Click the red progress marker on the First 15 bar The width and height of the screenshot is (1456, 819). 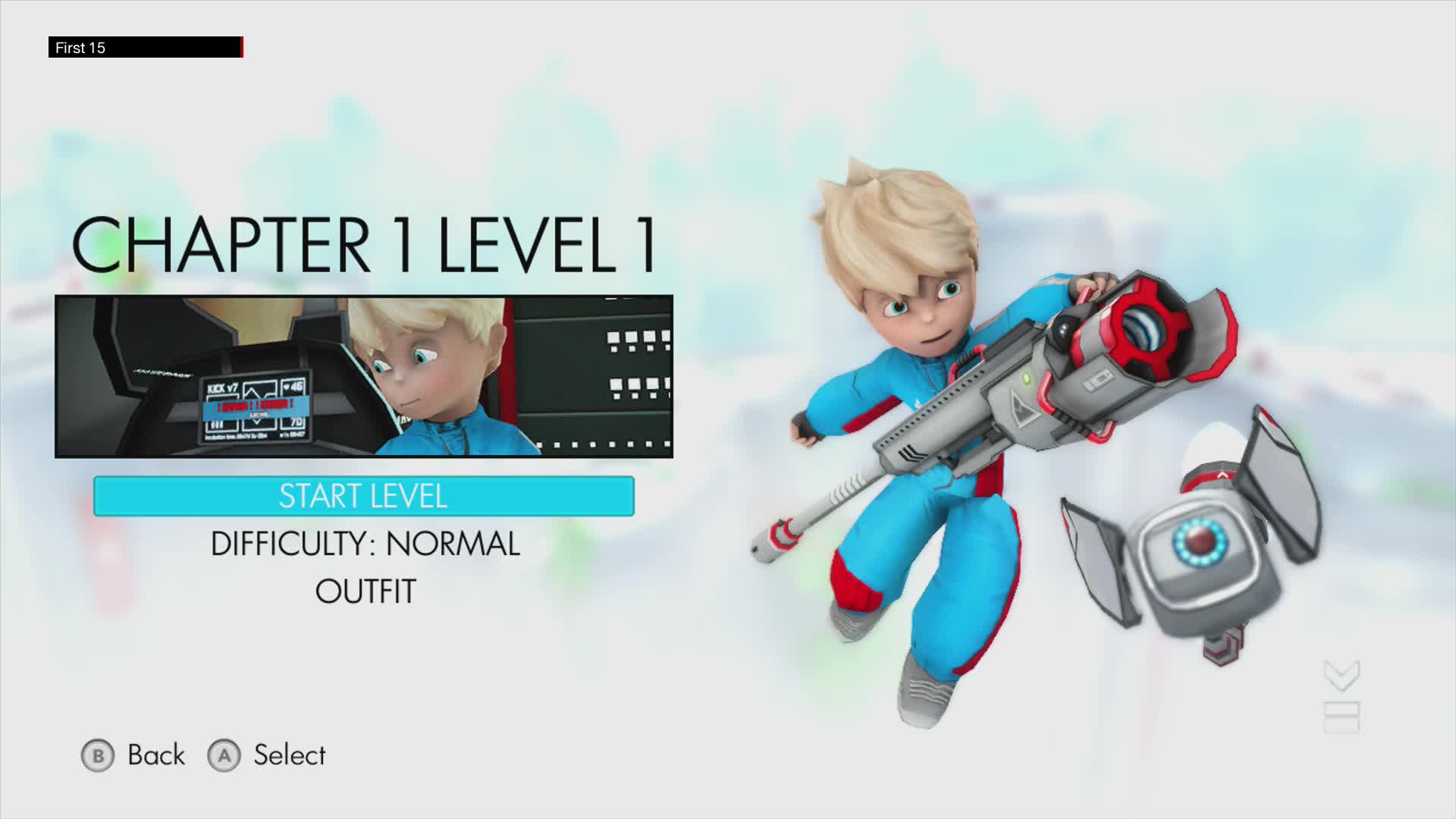pos(243,47)
